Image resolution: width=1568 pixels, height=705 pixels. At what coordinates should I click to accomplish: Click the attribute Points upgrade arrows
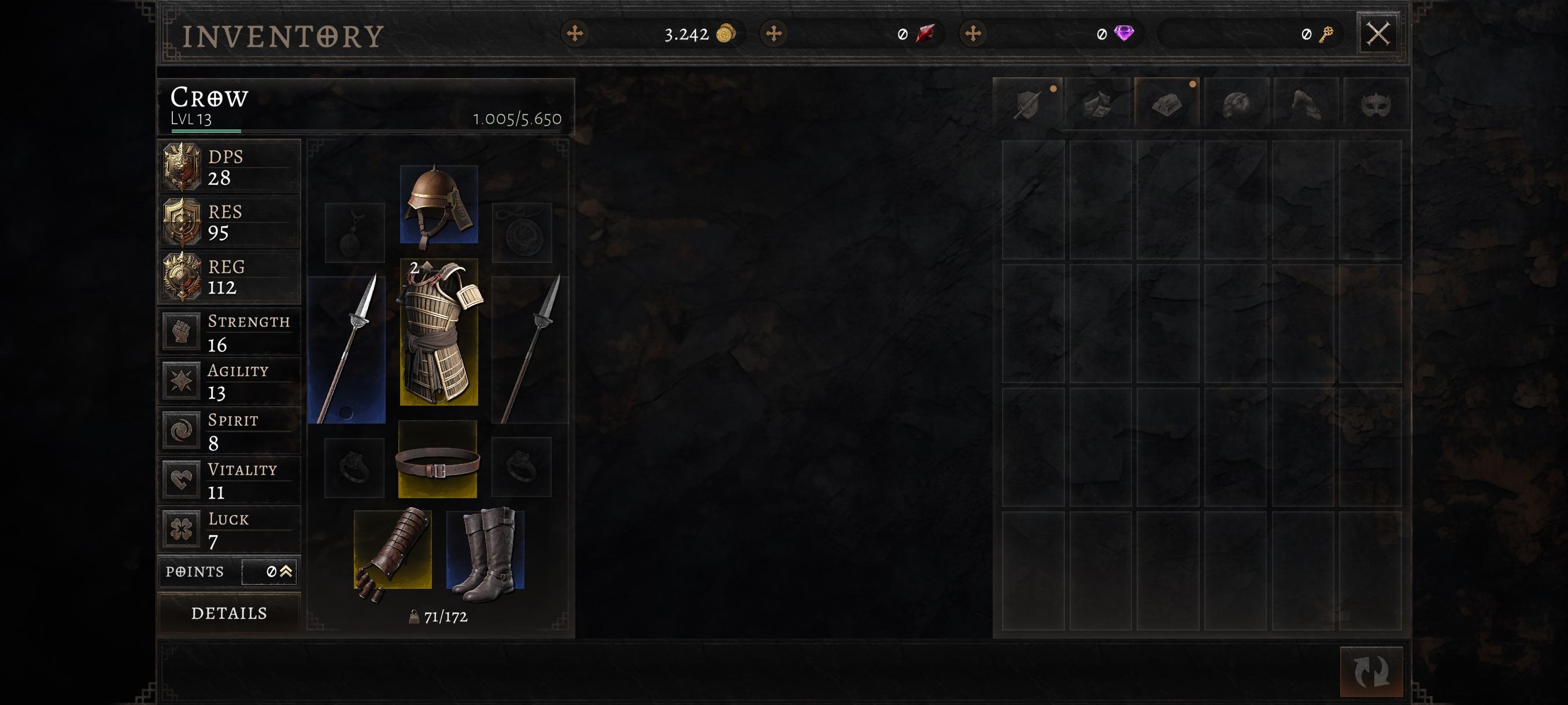coord(286,572)
